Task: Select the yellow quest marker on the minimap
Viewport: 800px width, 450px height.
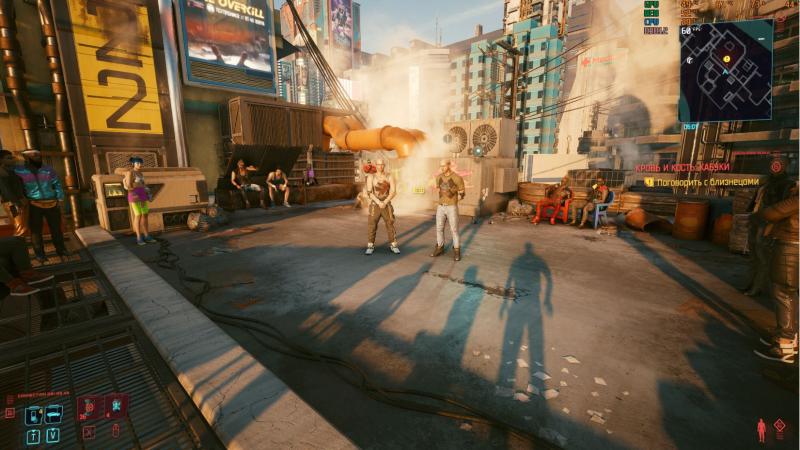Action: [x=726, y=60]
